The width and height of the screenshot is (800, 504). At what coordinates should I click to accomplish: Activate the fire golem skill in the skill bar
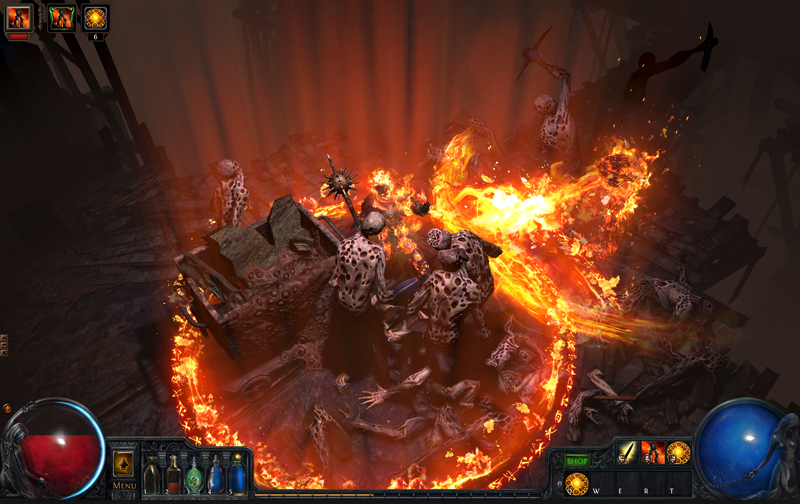[653, 453]
